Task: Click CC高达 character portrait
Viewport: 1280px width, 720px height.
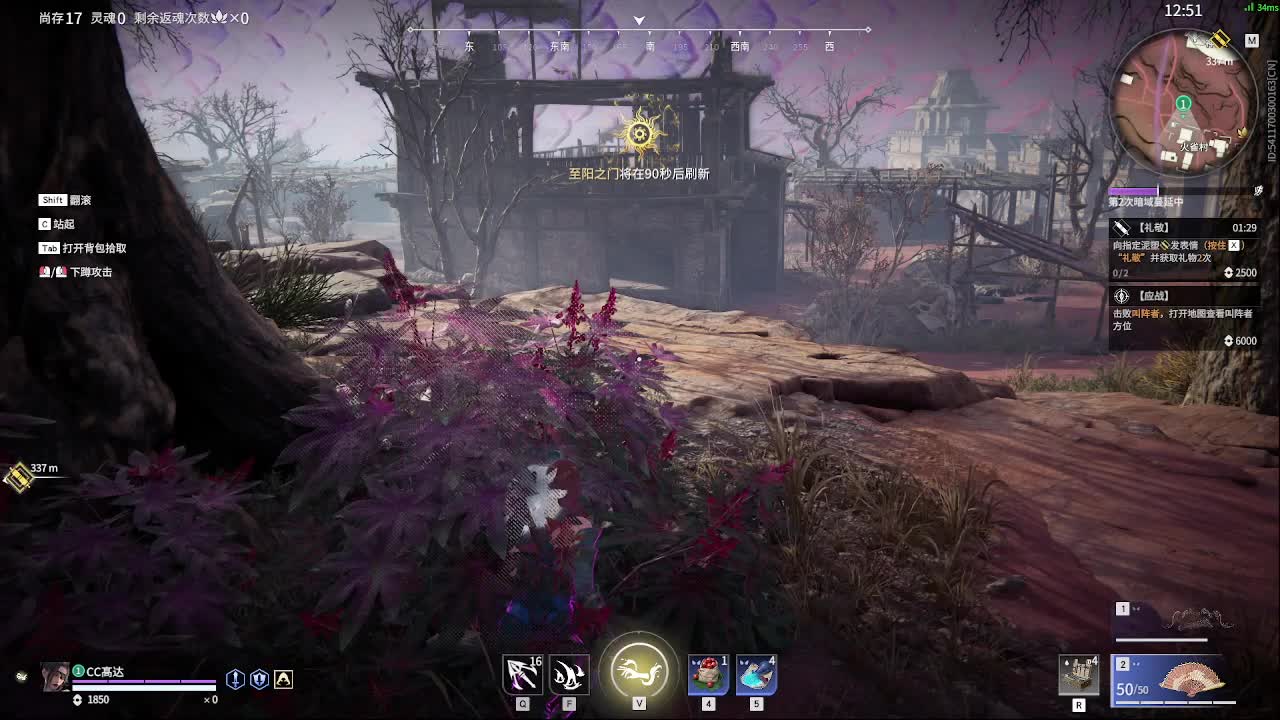Action: (x=55, y=677)
